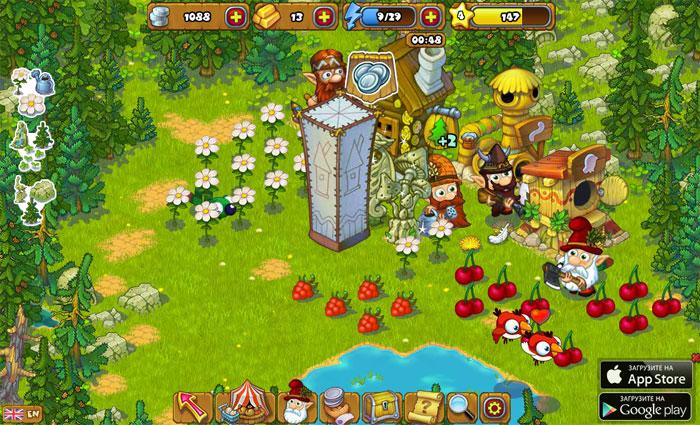Open the gear settings menu
Viewport: 700px width, 425px height.
[x=491, y=405]
